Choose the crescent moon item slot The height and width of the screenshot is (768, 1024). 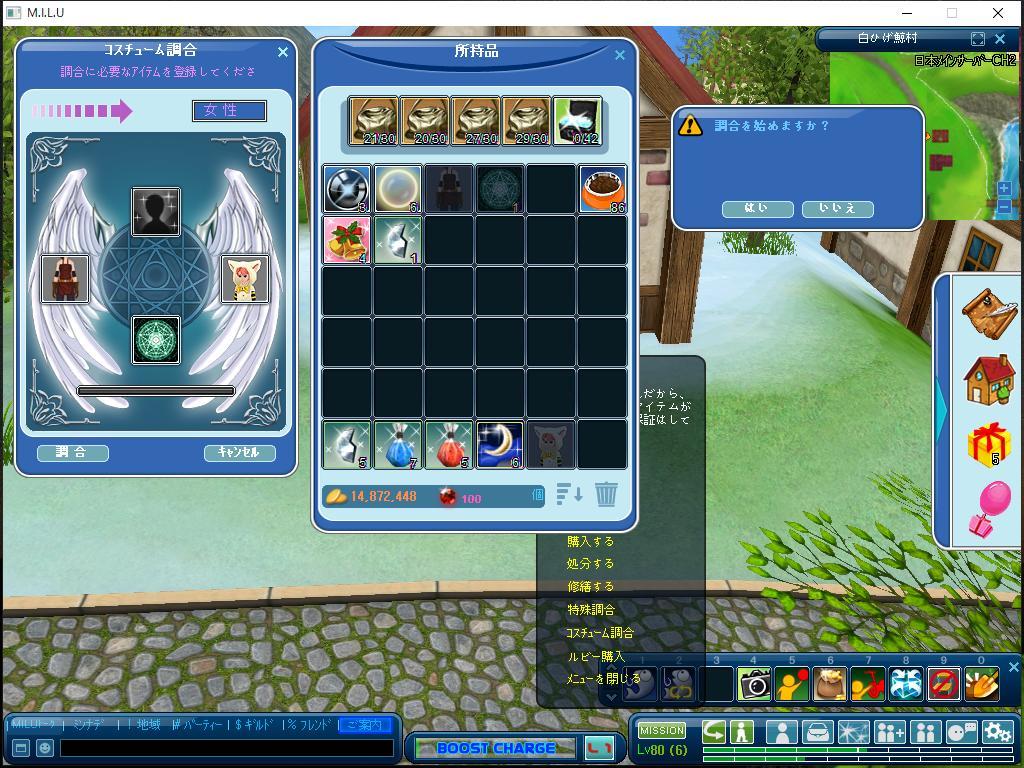[x=499, y=444]
